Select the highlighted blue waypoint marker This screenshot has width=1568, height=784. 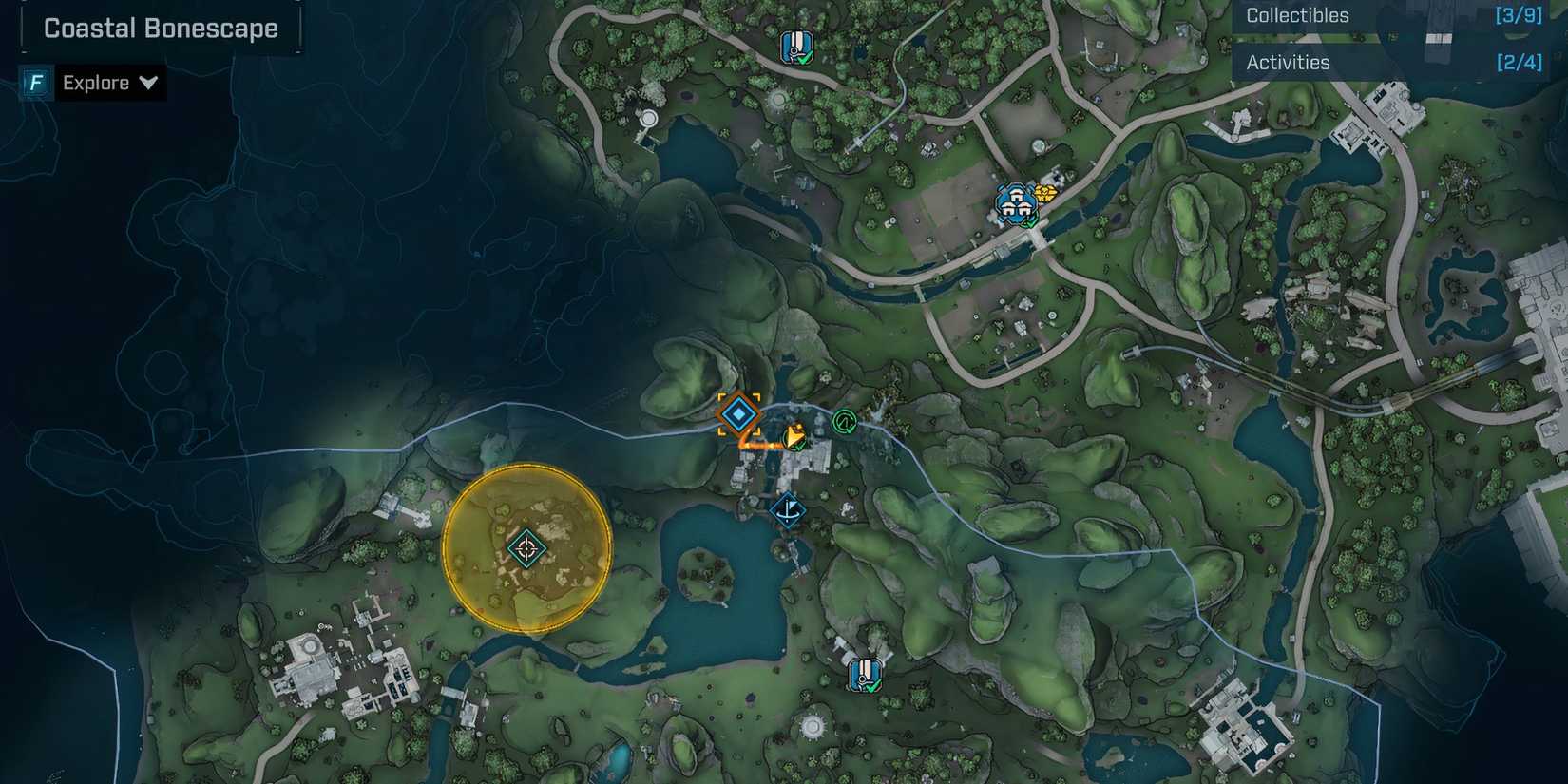739,413
